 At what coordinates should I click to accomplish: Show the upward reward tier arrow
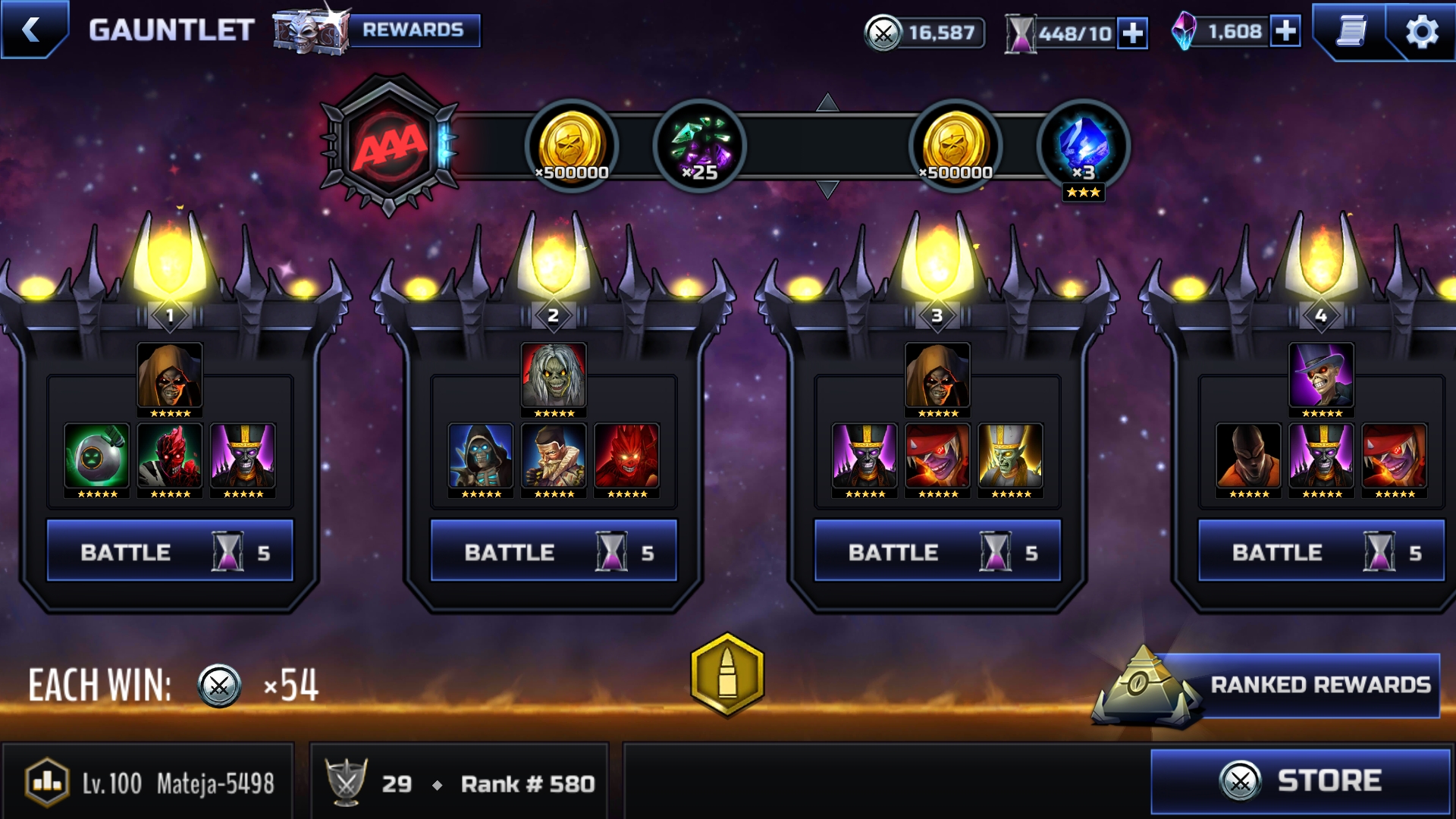[x=827, y=102]
